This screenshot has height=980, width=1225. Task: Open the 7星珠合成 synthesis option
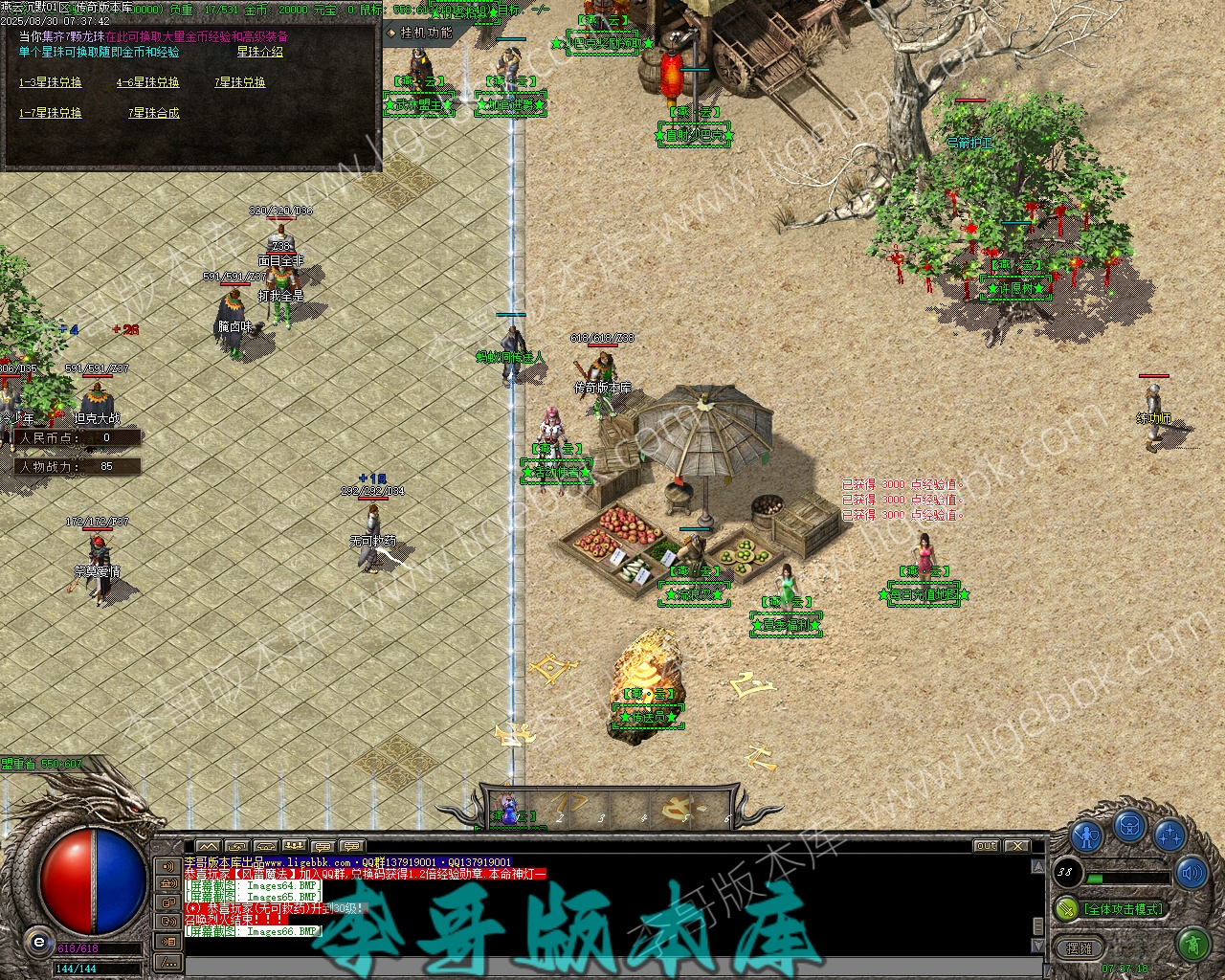coord(153,113)
